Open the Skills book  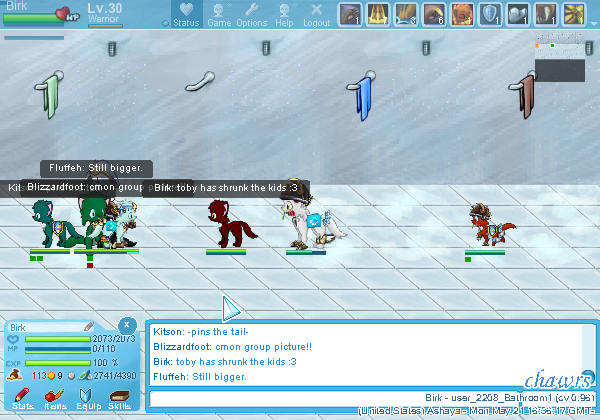(x=120, y=395)
